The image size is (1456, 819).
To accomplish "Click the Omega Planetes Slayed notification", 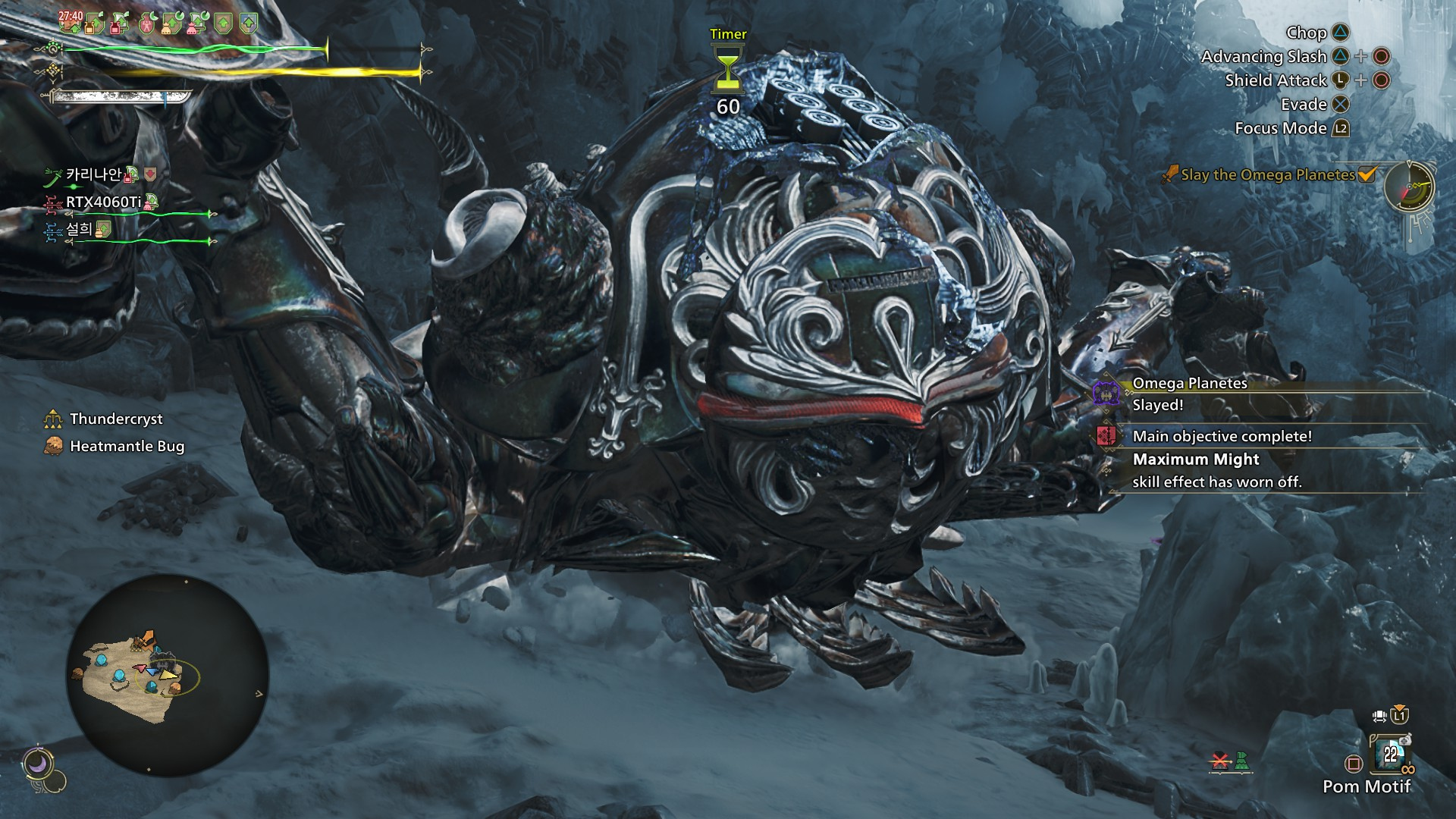I will (1189, 394).
